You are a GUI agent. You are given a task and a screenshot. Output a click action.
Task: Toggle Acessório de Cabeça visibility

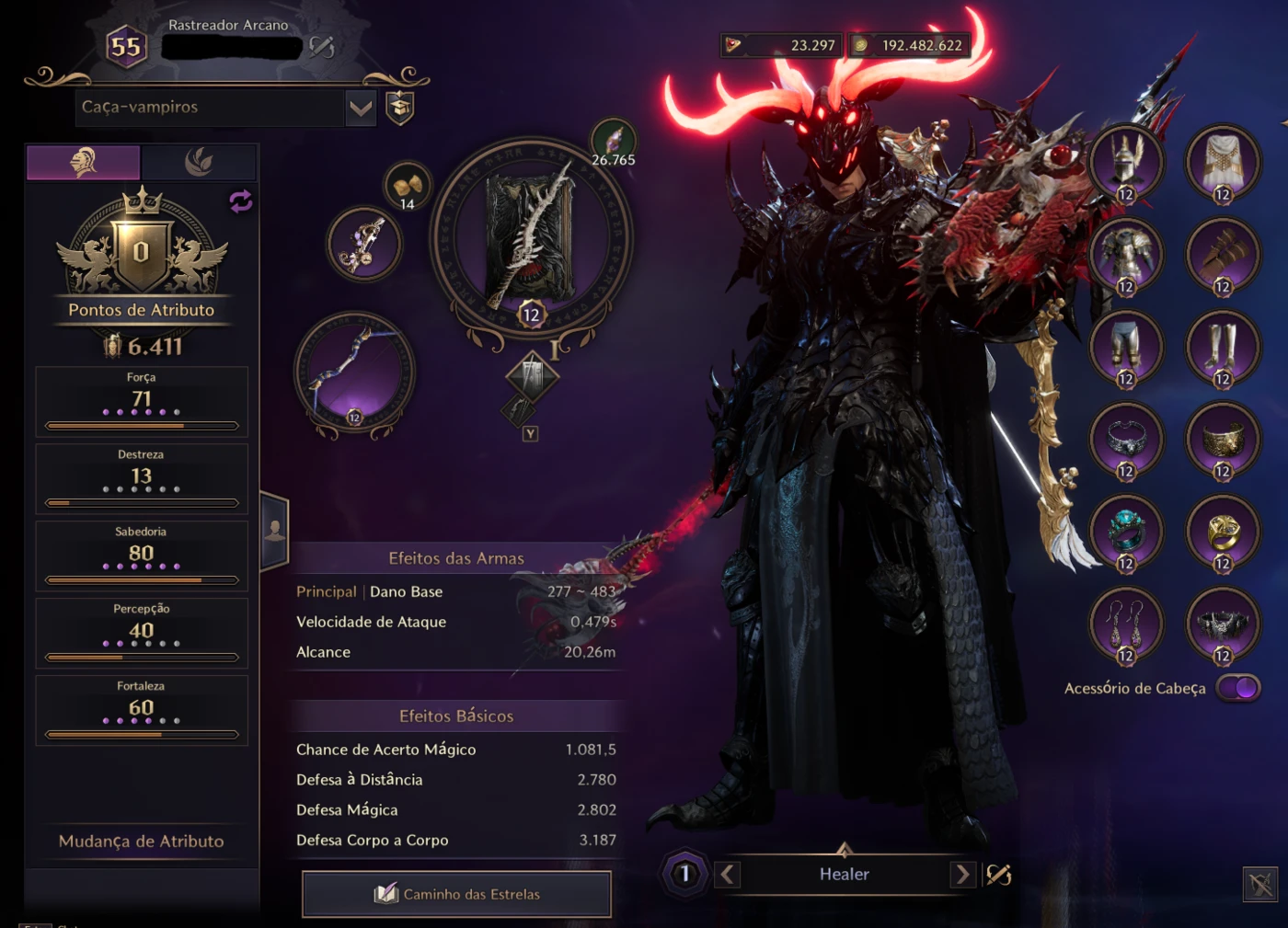click(1238, 688)
